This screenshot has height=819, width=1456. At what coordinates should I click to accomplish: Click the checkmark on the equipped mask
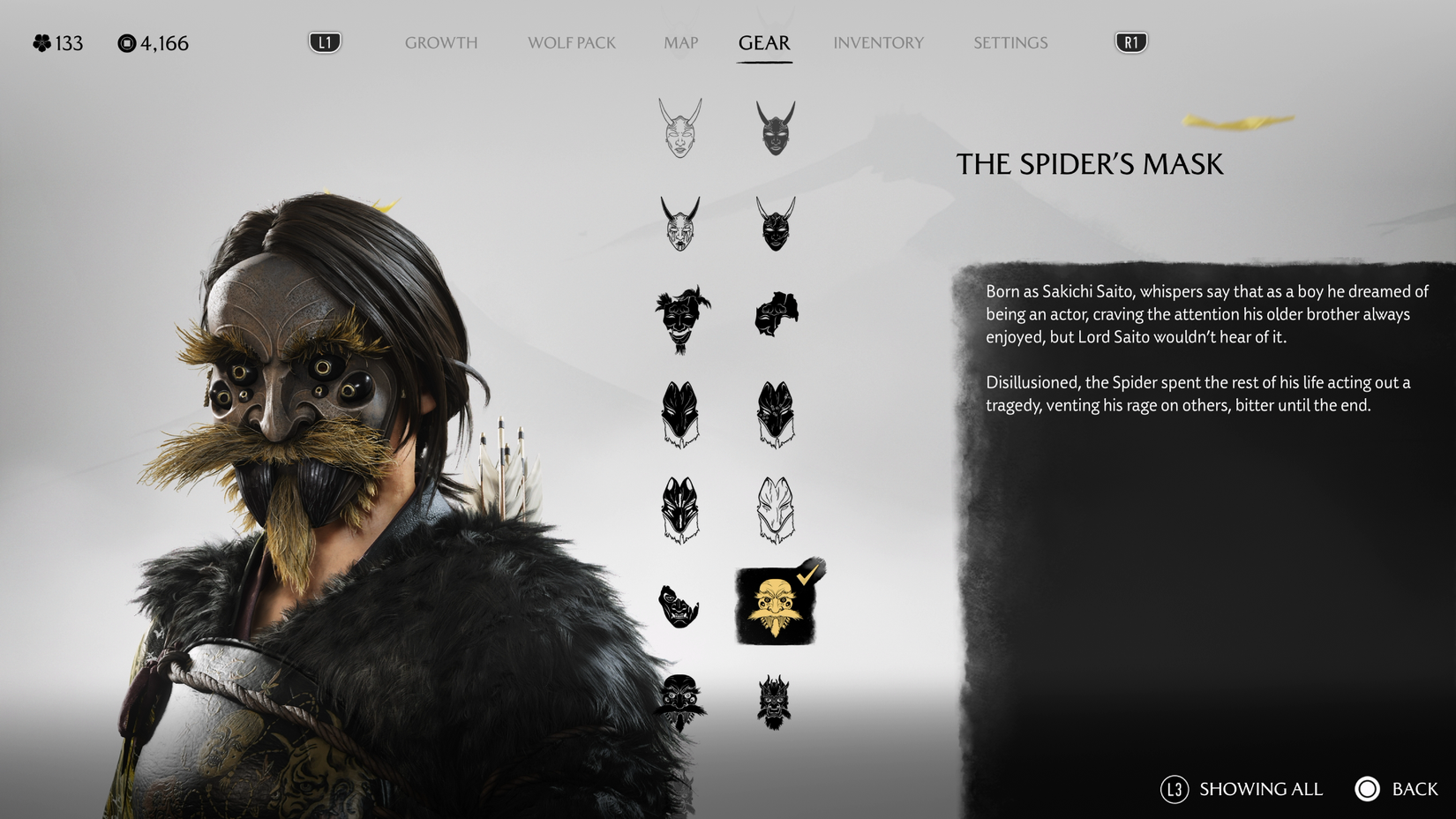click(808, 575)
